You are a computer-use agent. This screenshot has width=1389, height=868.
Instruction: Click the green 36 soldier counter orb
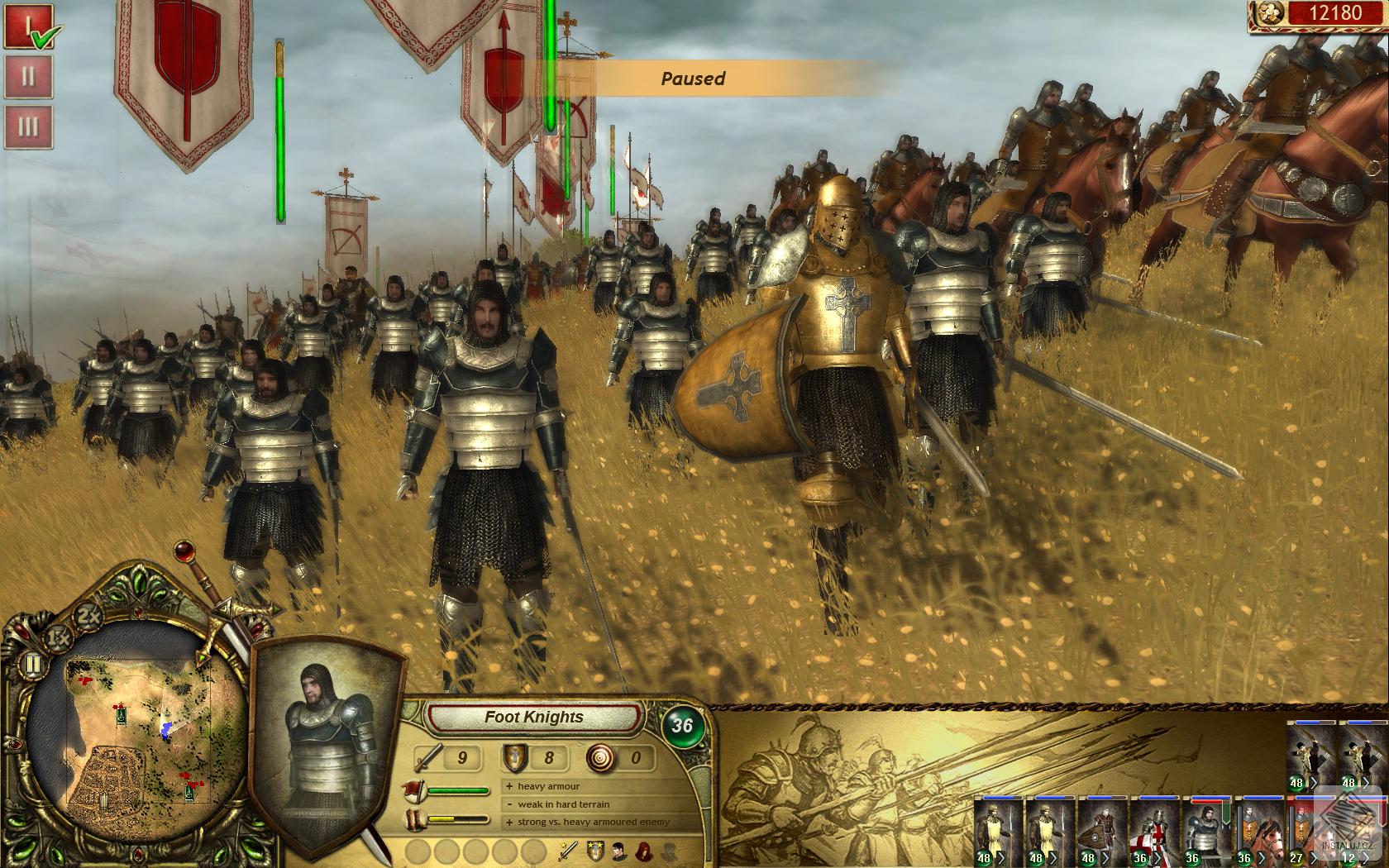pos(681,723)
